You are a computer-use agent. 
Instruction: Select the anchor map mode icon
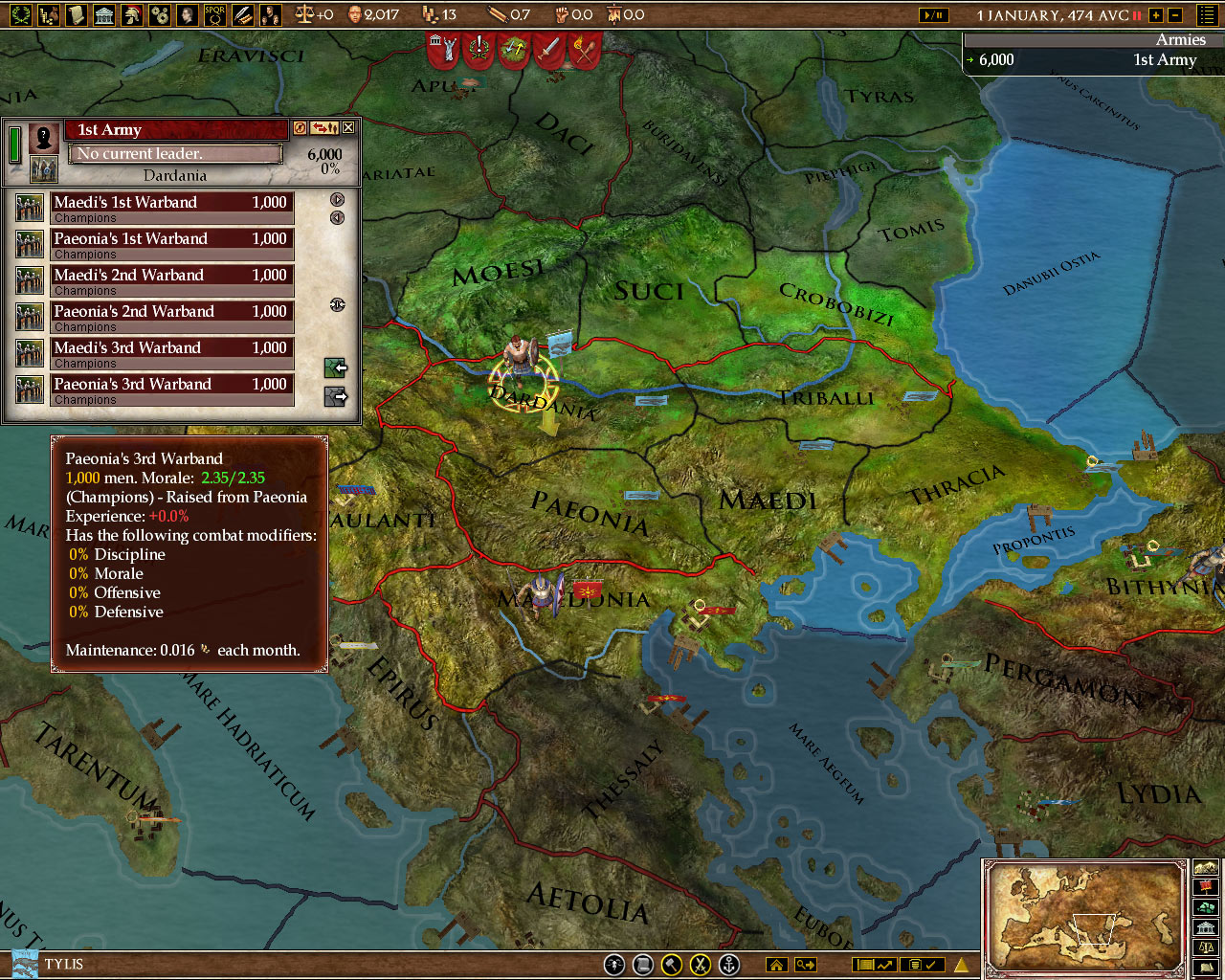tap(728, 965)
